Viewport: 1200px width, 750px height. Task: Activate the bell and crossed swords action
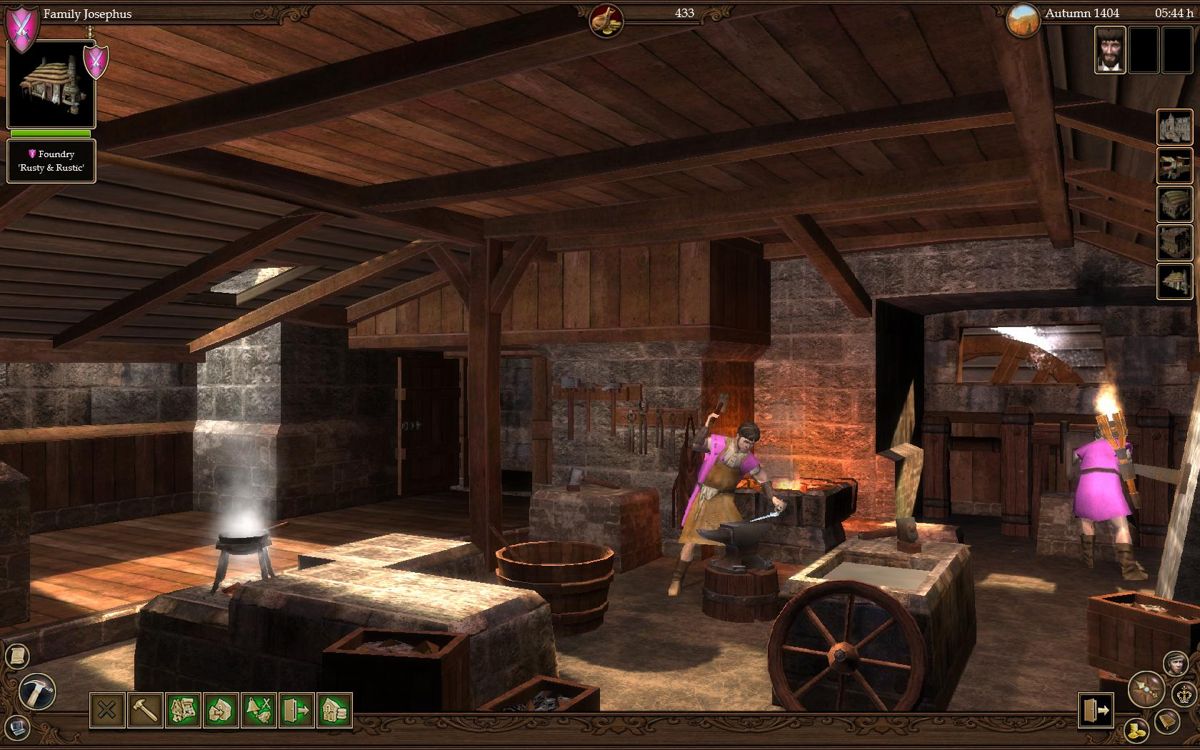(x=260, y=710)
